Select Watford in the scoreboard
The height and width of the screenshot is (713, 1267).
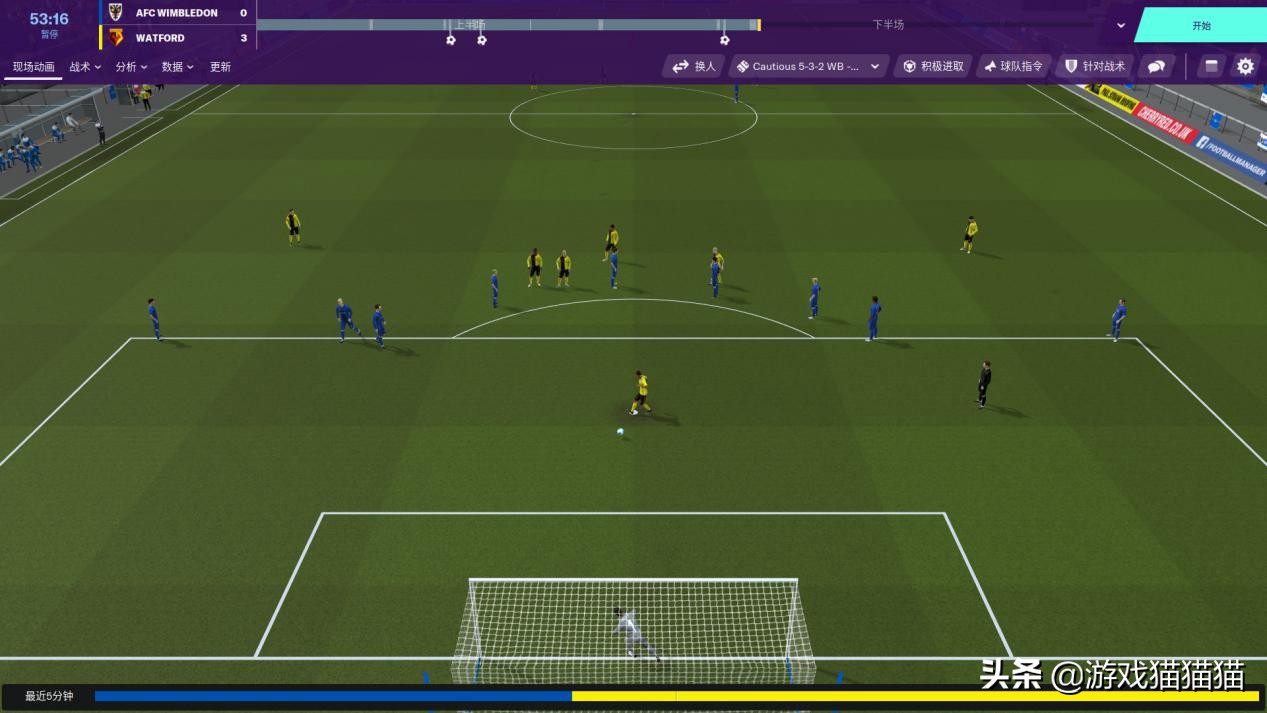click(x=160, y=38)
